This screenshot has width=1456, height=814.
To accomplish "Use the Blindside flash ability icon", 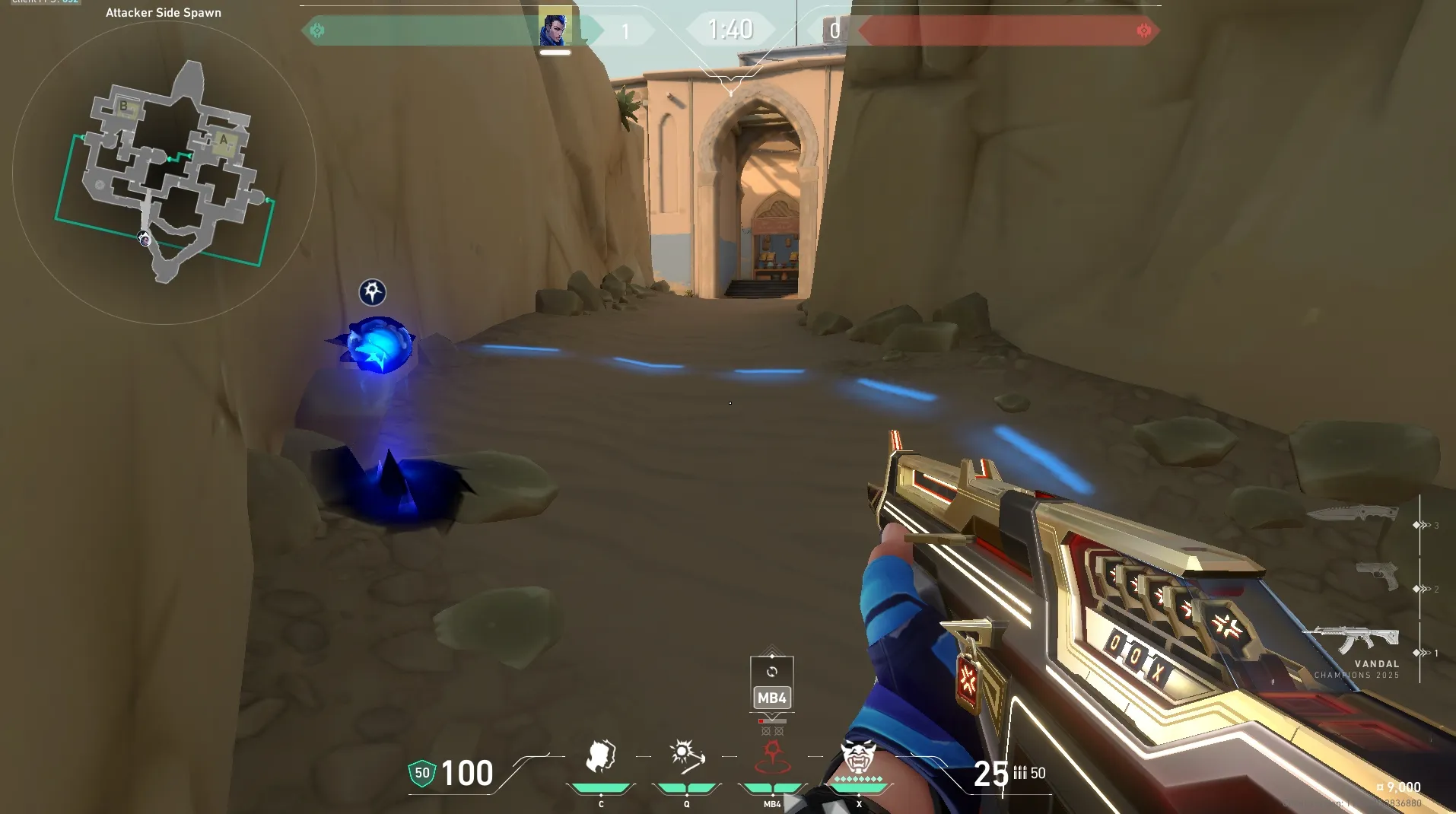I will point(686,758).
